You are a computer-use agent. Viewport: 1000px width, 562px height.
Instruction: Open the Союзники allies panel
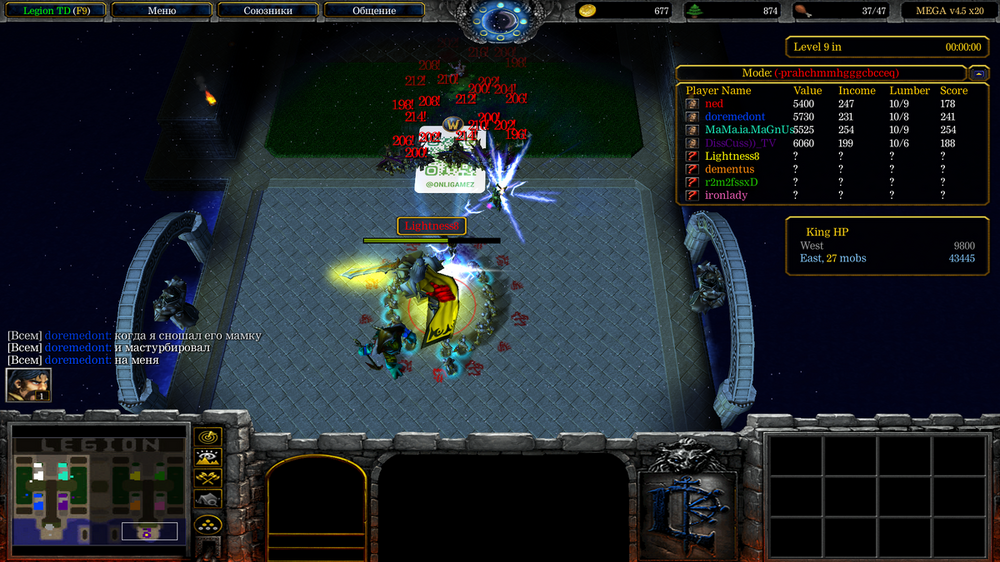coord(267,11)
